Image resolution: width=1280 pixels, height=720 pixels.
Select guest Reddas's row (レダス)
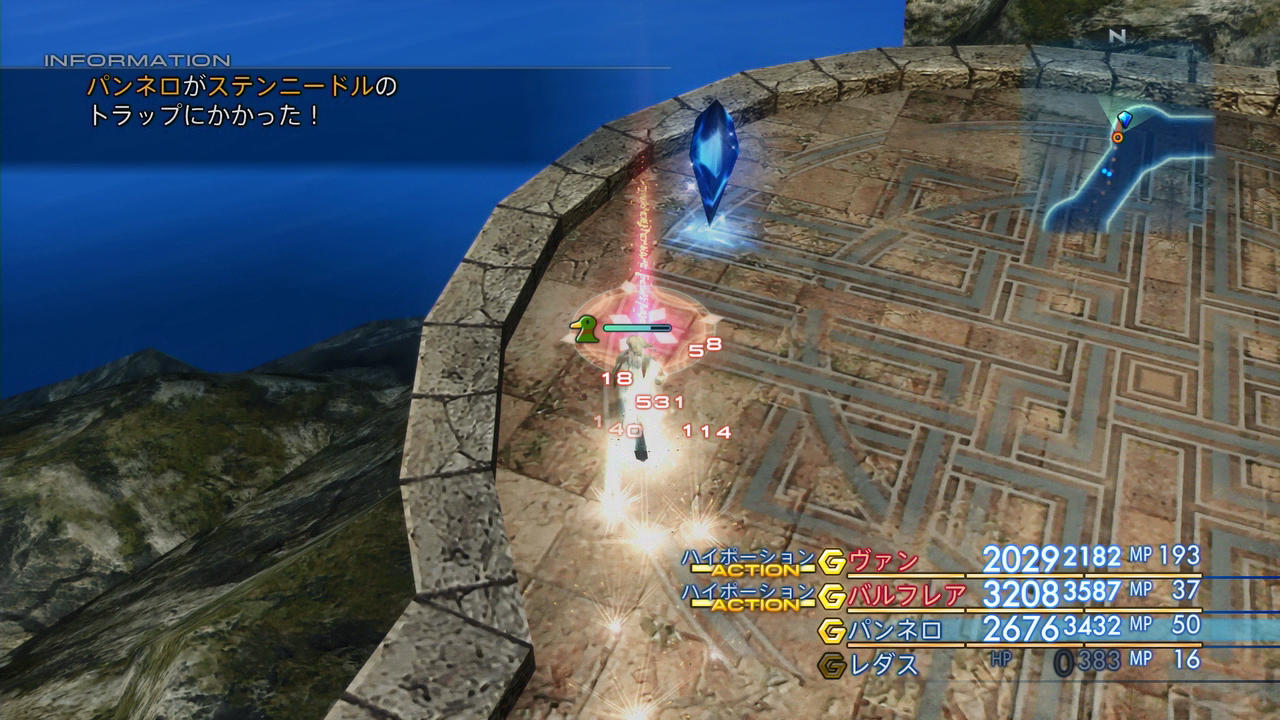[883, 662]
